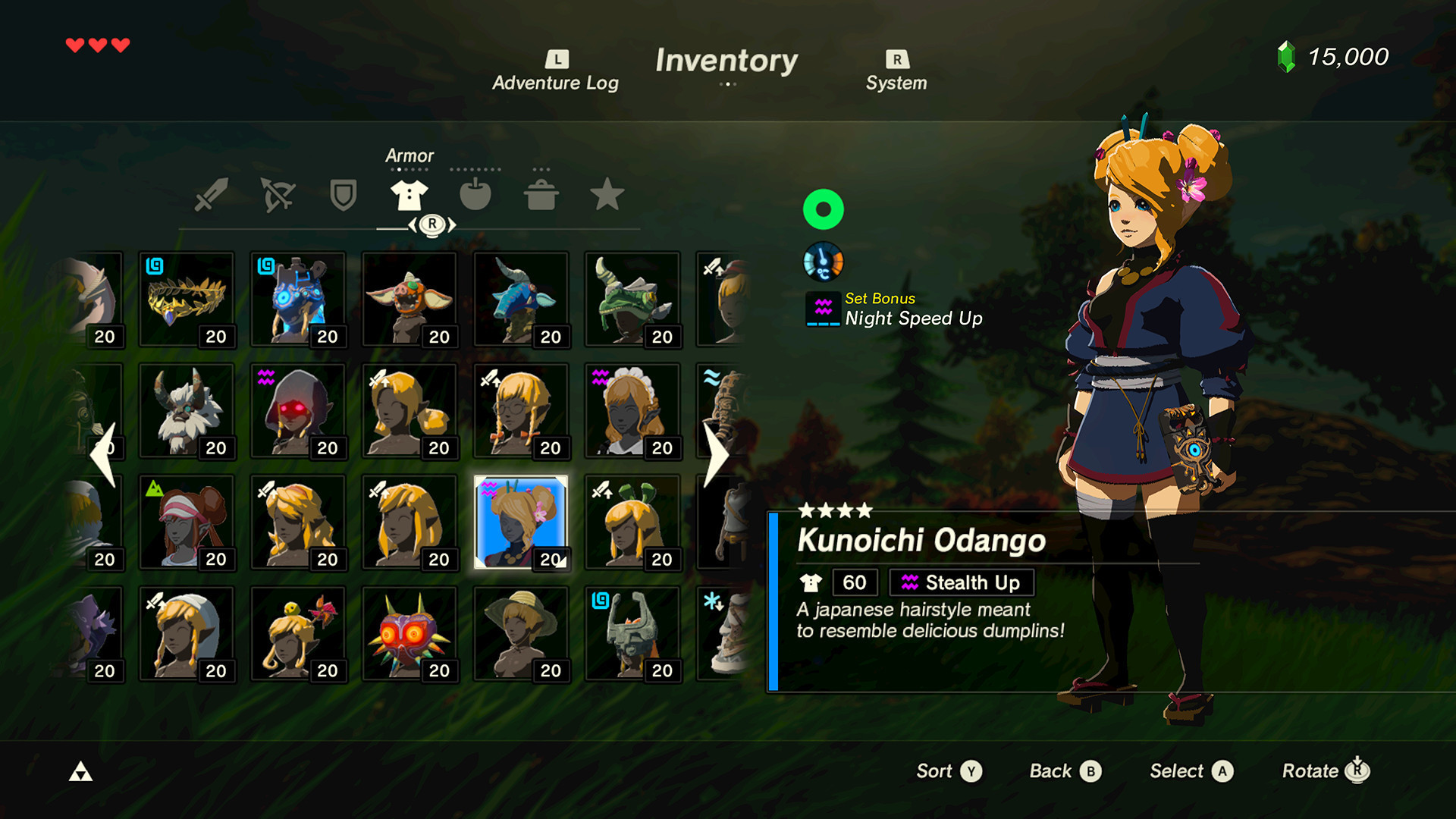Image resolution: width=1456 pixels, height=819 pixels.
Task: Click the R bumper page switch indicator
Action: 431,224
